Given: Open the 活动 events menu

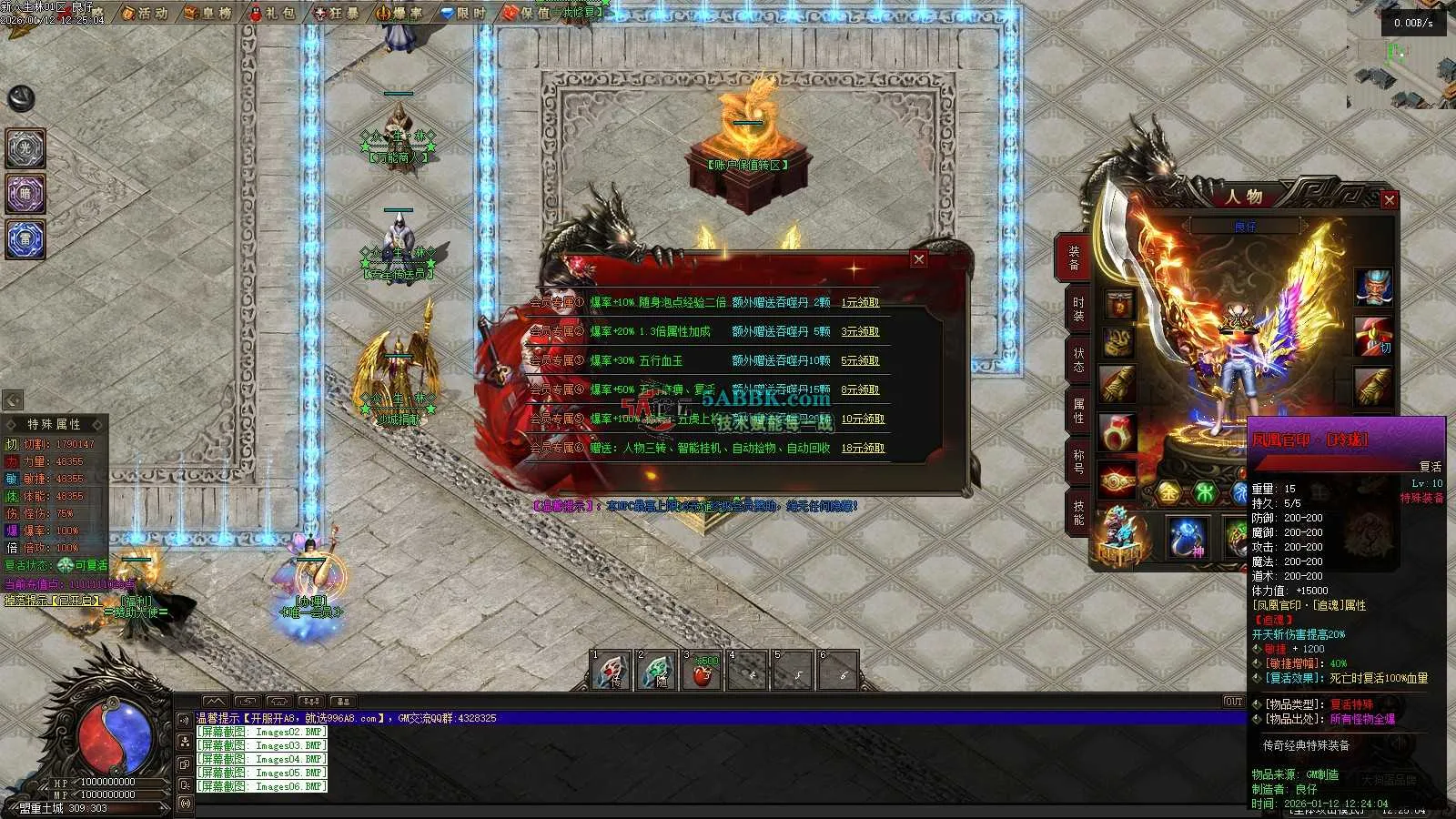Looking at the screenshot, I should [146, 13].
